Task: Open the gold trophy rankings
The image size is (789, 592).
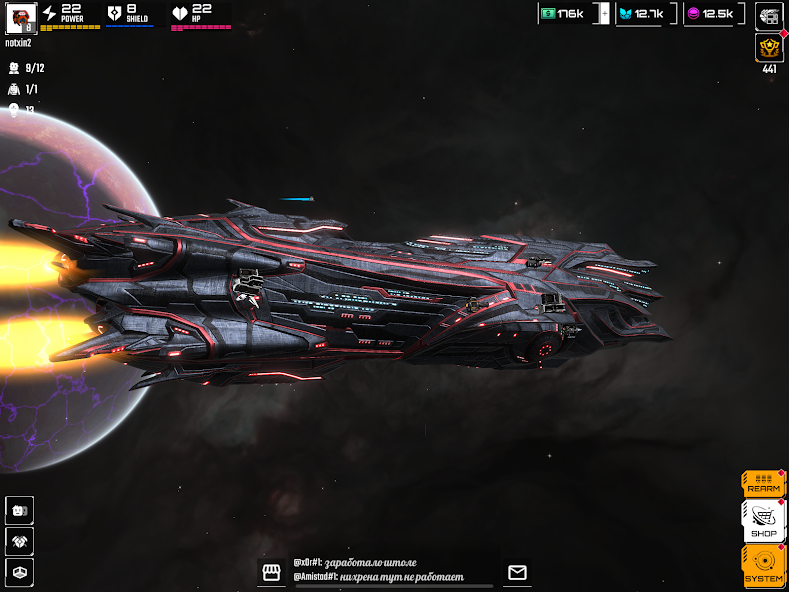Action: click(768, 48)
